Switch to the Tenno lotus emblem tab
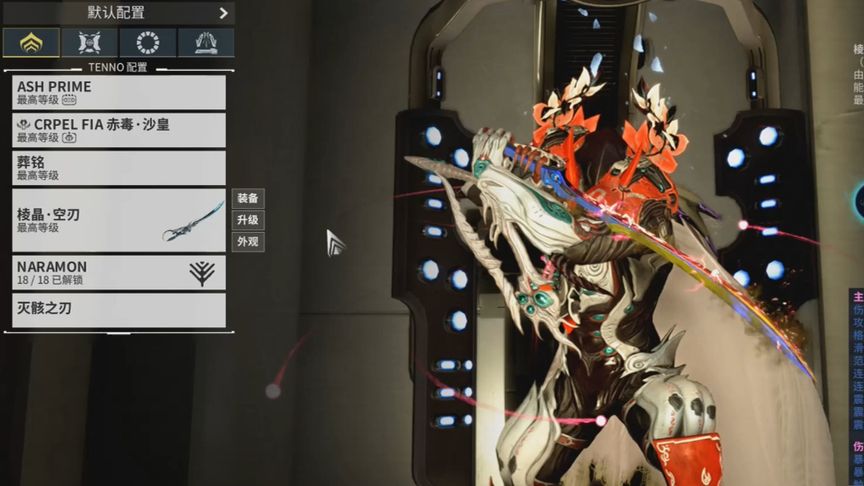Screen dimensions: 864x486 pyautogui.click(x=31, y=42)
